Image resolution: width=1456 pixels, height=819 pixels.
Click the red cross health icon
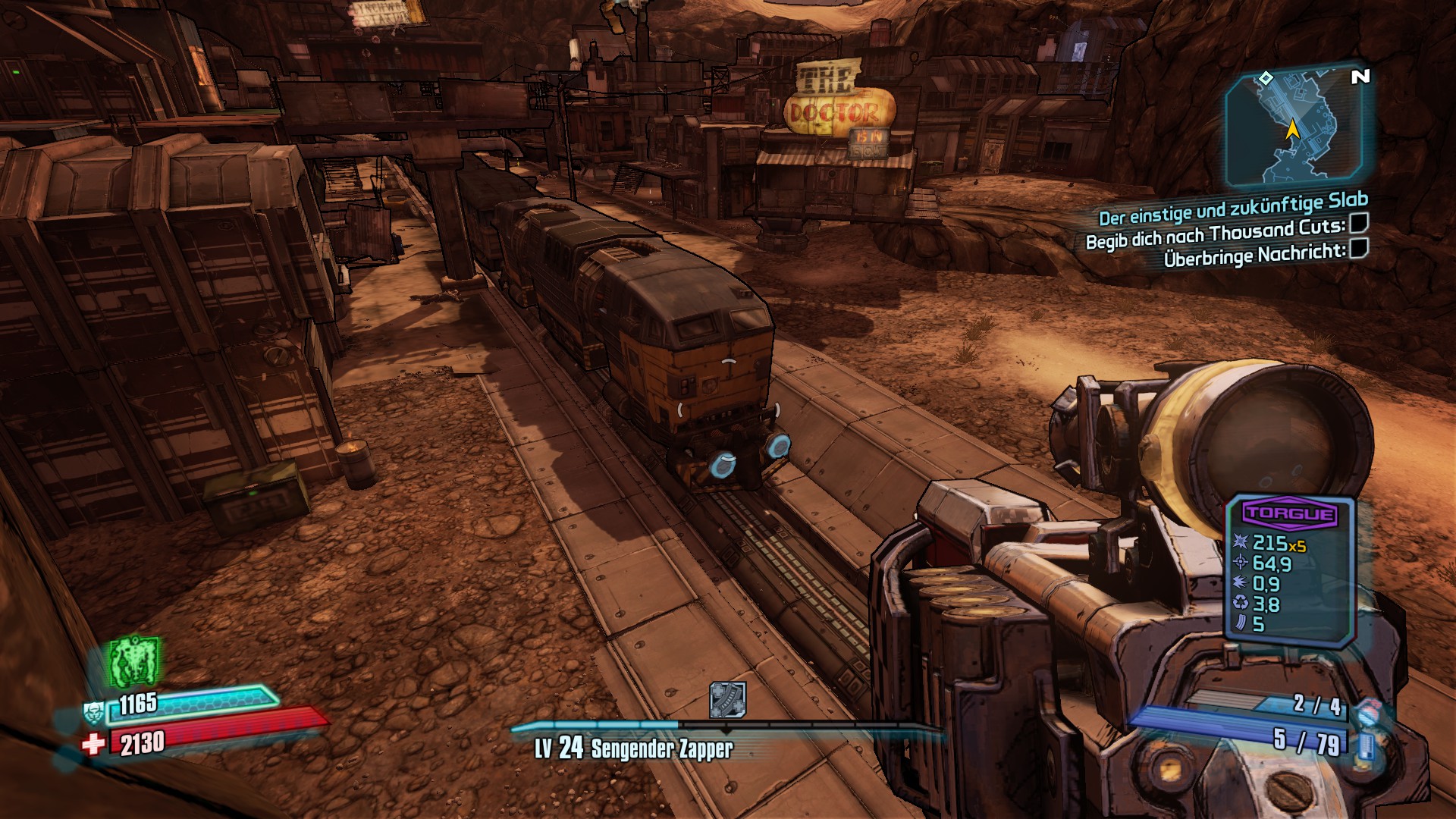point(93,744)
